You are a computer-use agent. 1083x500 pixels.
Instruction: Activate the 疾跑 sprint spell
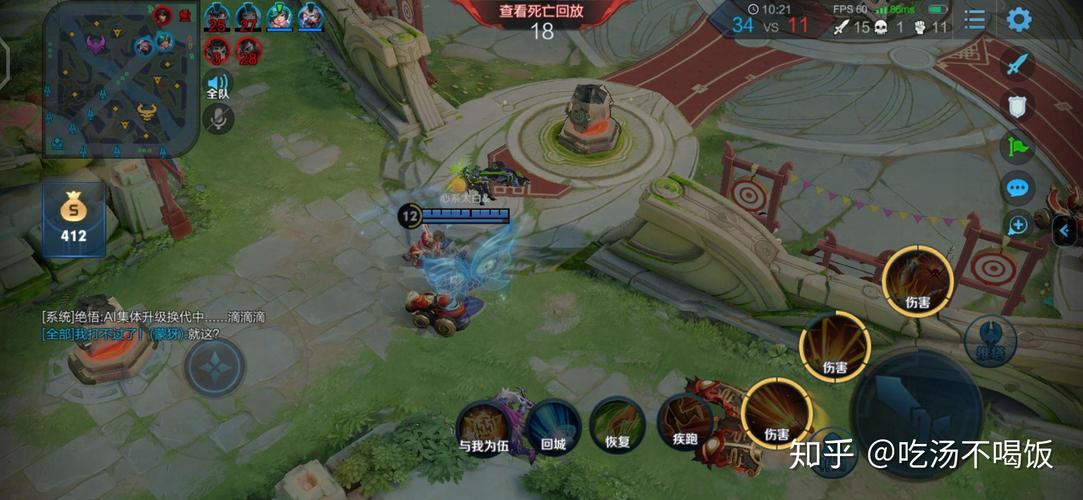coord(685,425)
